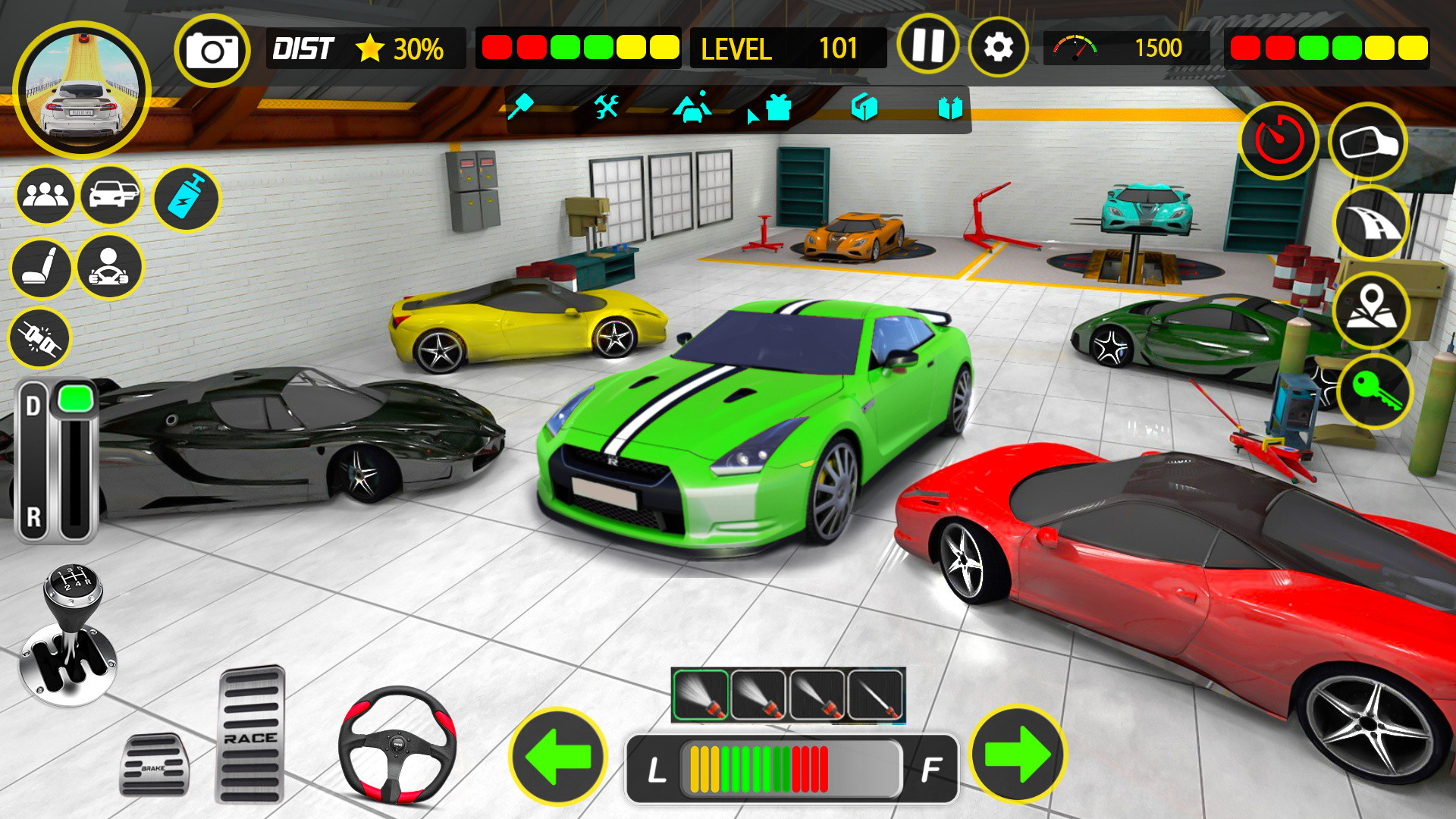
Task: Pause the game
Action: 928,47
